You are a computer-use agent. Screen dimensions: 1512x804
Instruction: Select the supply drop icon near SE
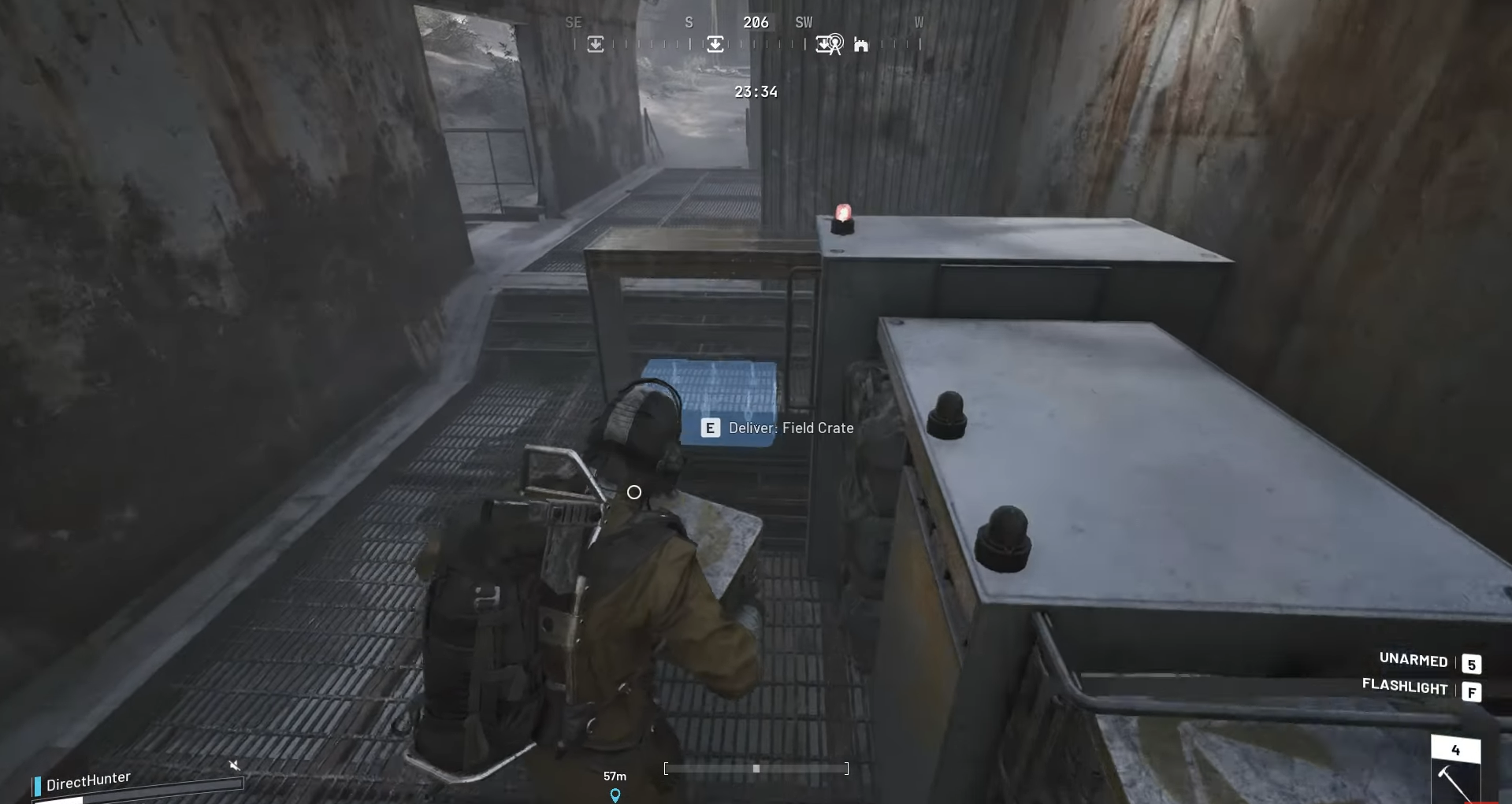(x=595, y=44)
